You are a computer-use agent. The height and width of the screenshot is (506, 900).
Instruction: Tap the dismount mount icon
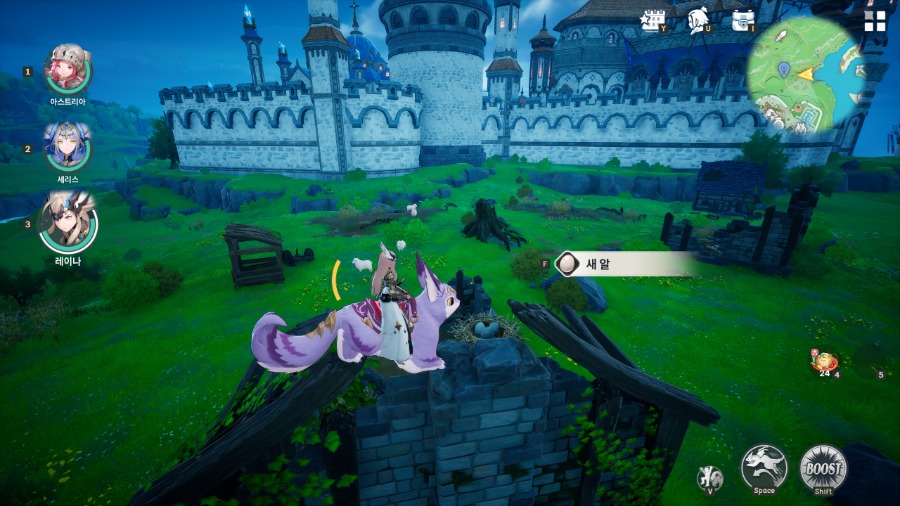pos(709,477)
